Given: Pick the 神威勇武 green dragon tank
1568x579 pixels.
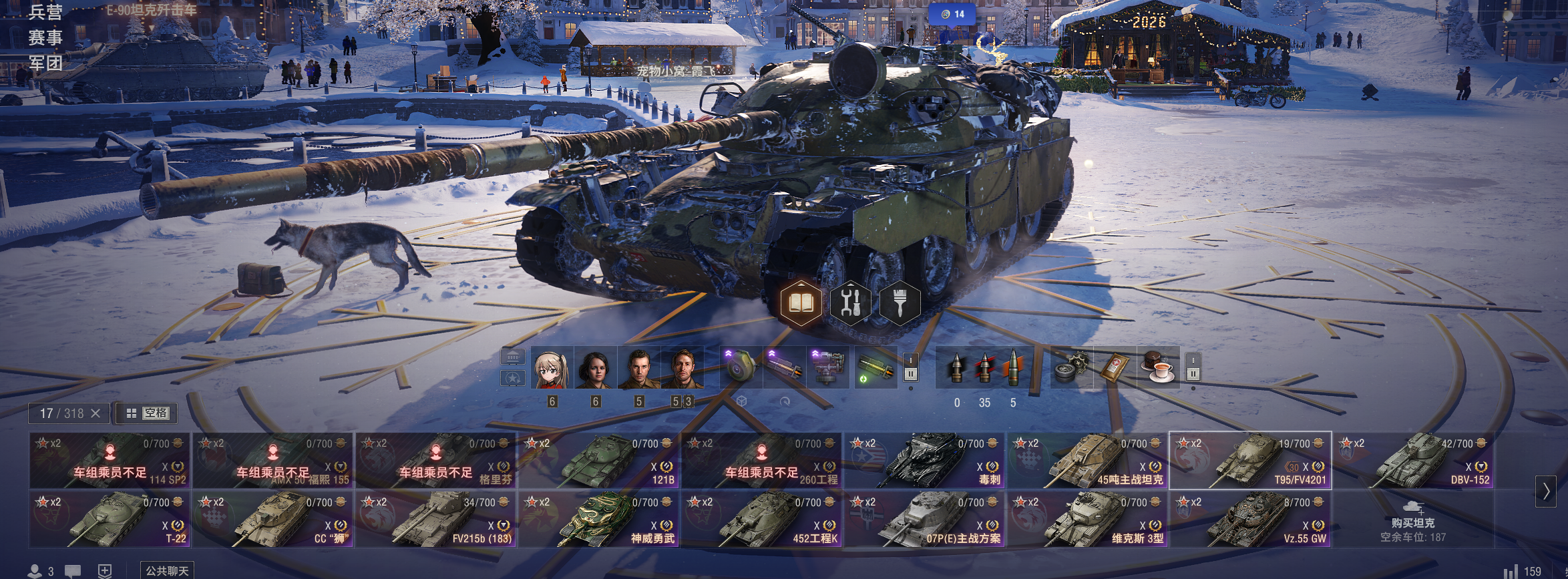Looking at the screenshot, I should 599,520.
